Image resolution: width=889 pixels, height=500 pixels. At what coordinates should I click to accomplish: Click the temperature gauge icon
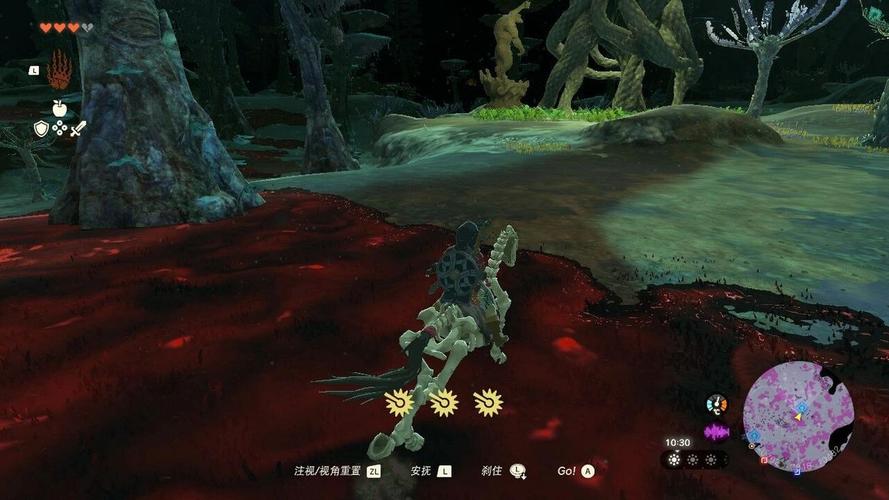coord(716,404)
